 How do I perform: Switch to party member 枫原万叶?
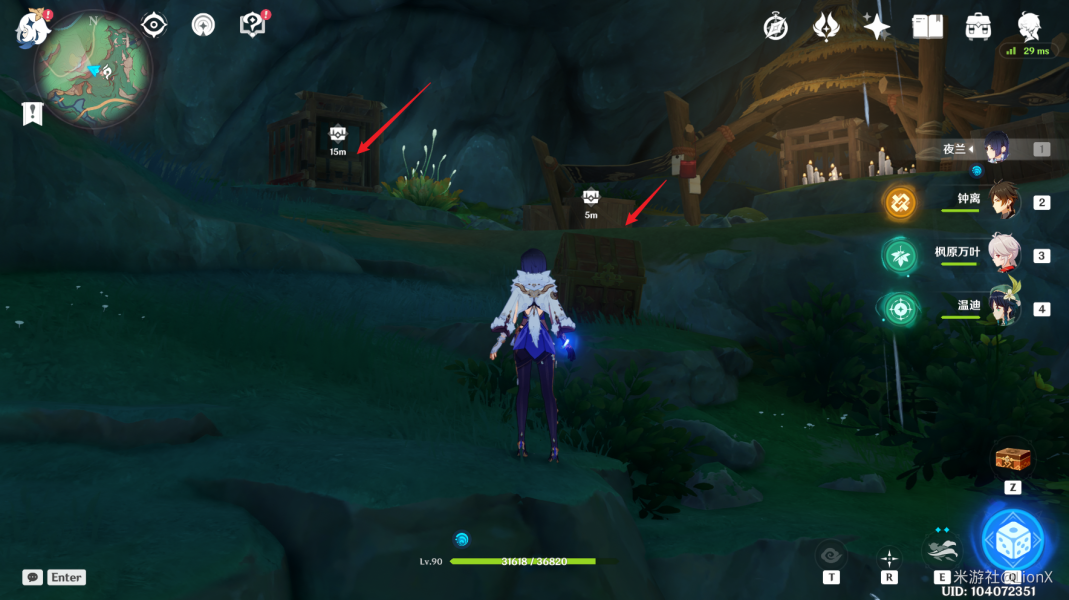coord(1001,254)
